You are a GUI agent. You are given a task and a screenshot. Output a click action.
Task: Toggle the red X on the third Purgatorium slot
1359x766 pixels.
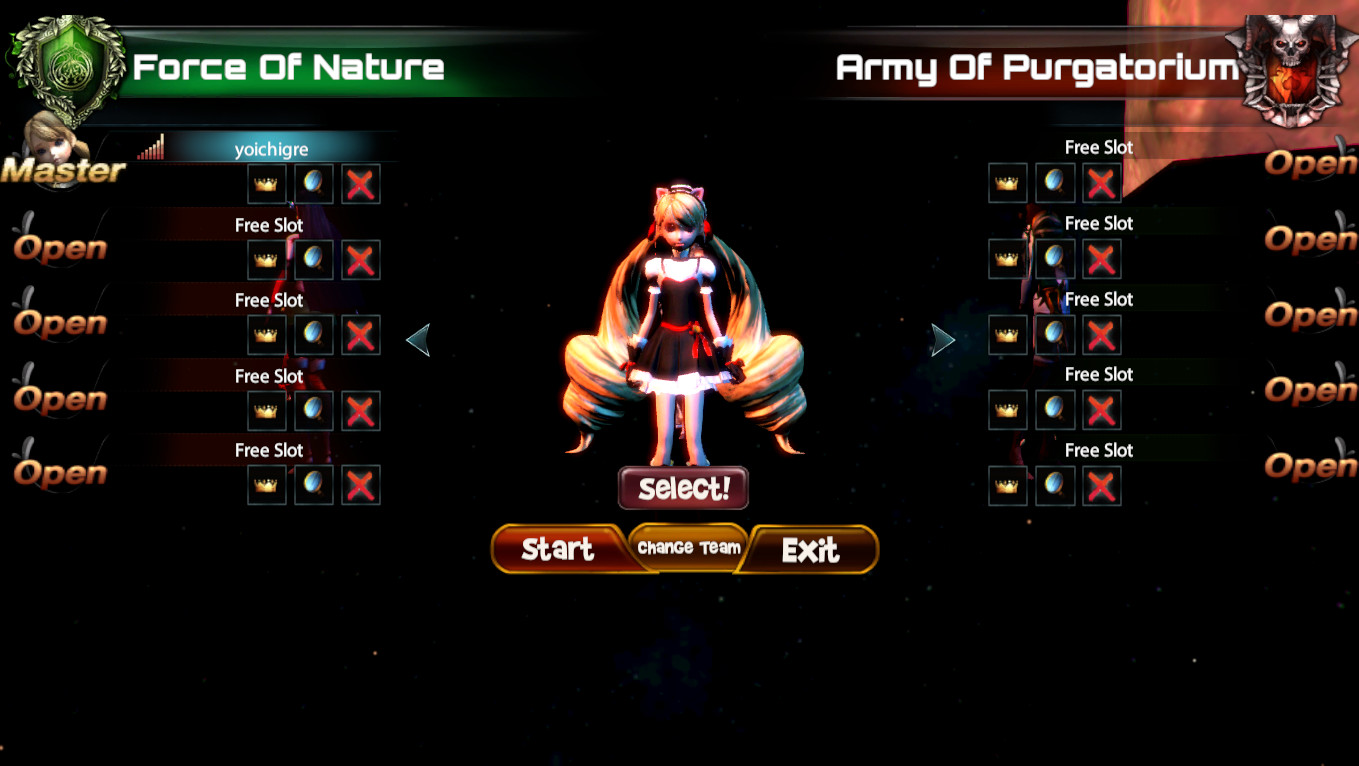[1101, 334]
